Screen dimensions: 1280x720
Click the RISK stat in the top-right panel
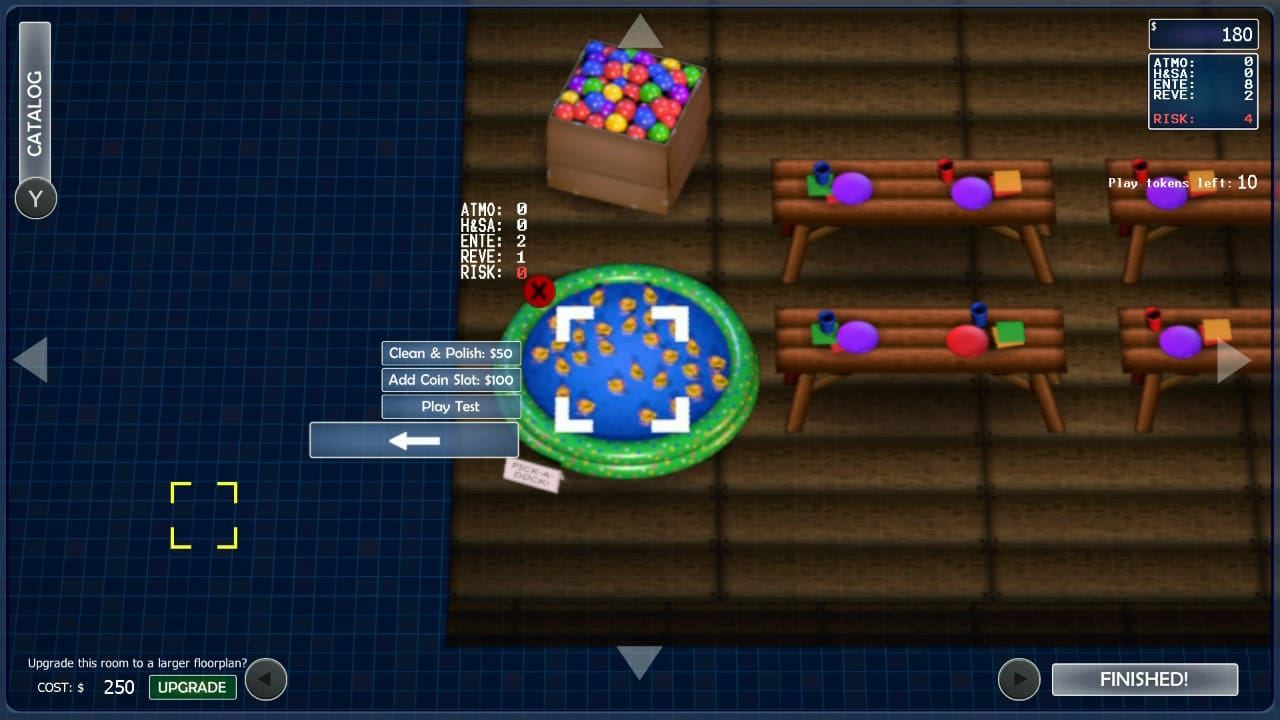(1203, 118)
